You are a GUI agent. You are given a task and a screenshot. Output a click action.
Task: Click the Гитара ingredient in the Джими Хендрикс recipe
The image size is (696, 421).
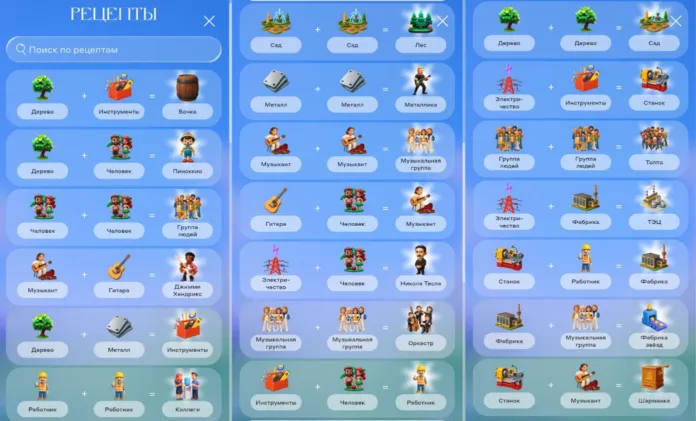pos(118,274)
